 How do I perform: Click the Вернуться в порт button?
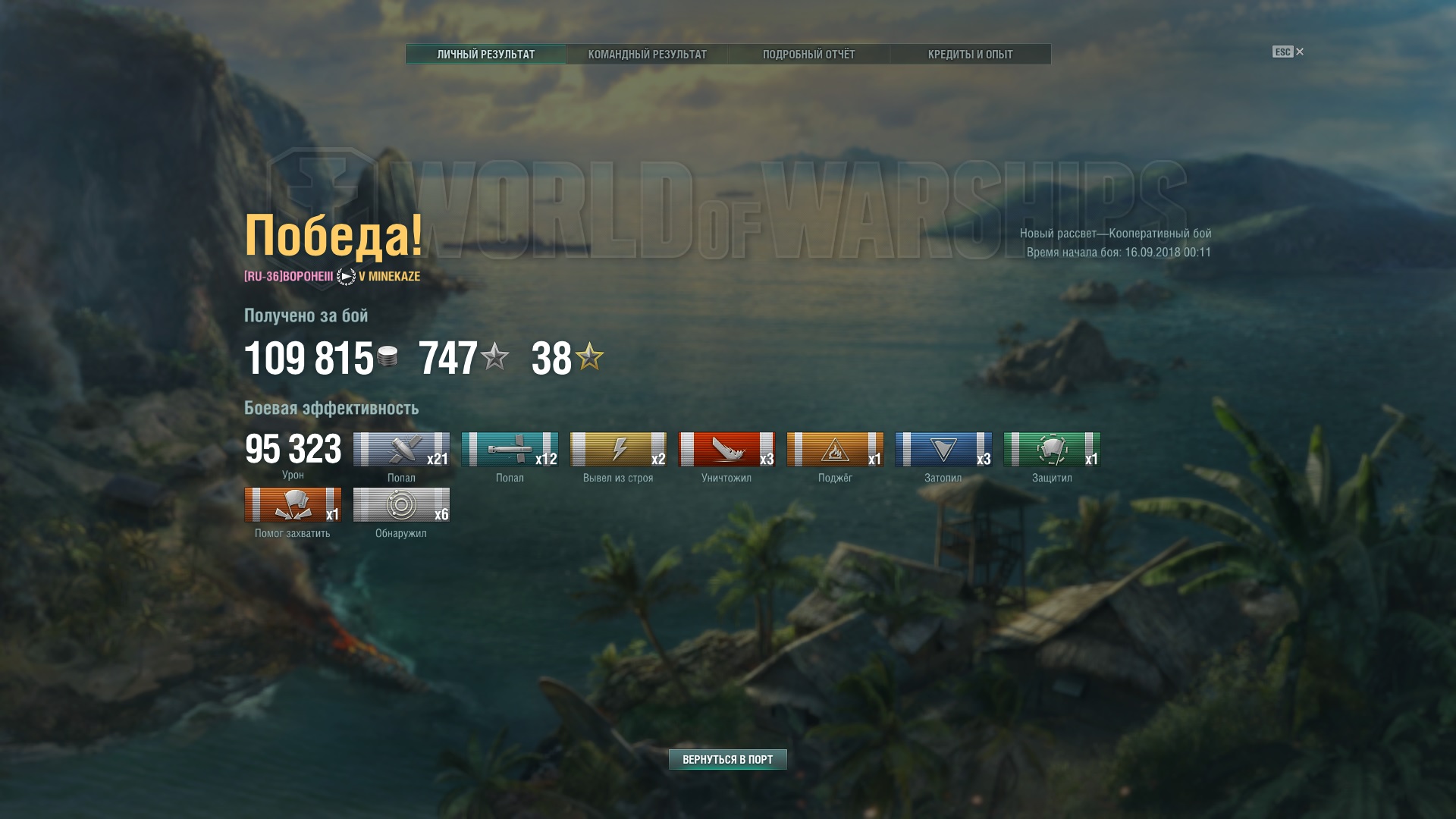(x=727, y=759)
